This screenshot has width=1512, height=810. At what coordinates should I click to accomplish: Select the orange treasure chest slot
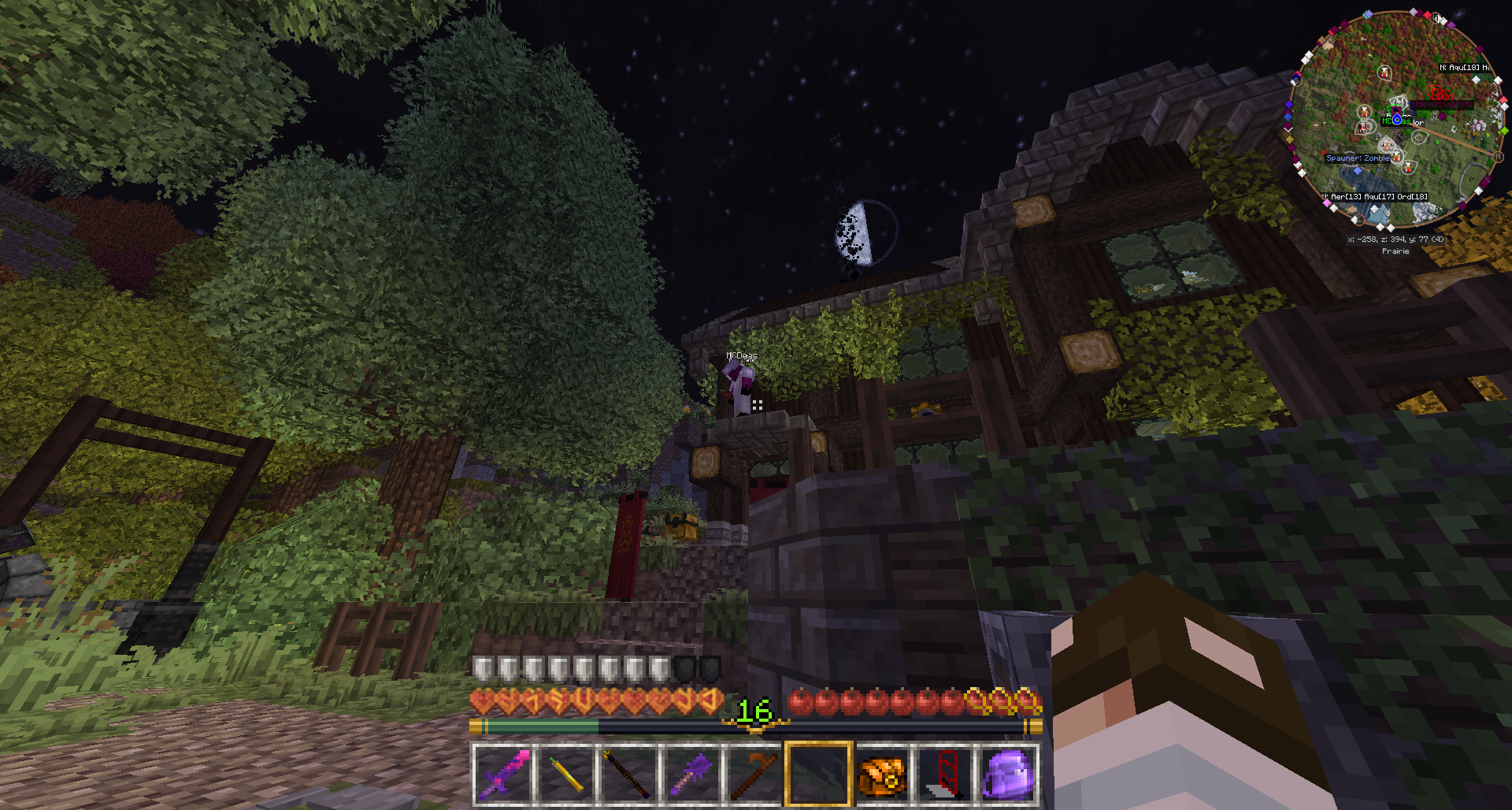click(x=881, y=773)
